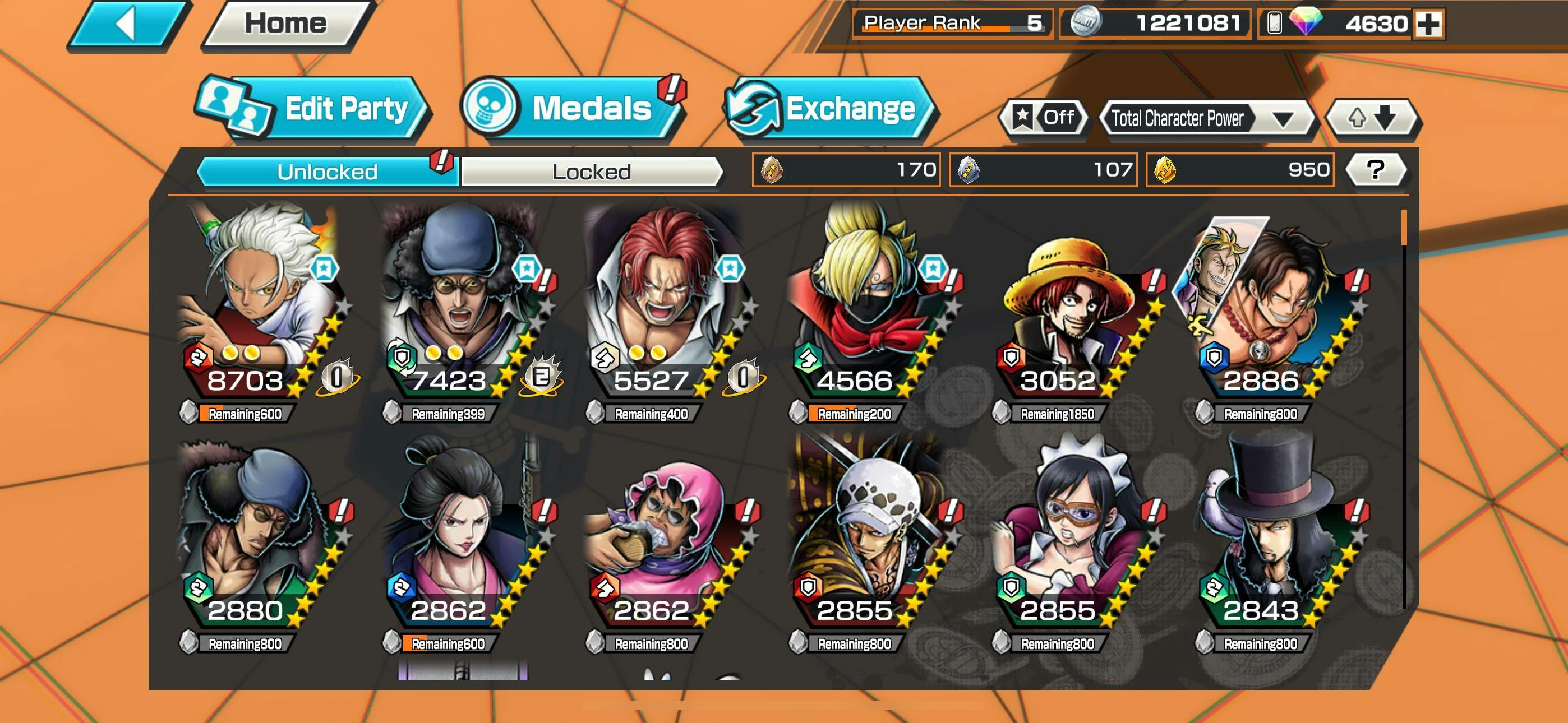Add more rainbow diamonds with plus button

(x=1427, y=24)
